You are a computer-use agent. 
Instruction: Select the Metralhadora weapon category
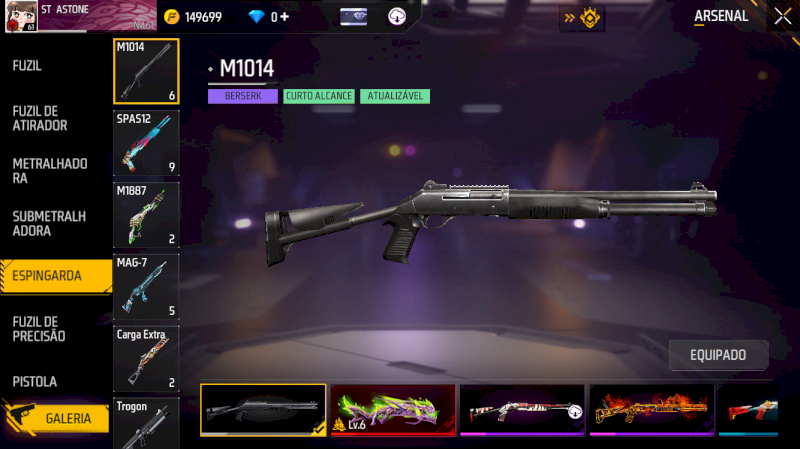[x=50, y=170]
